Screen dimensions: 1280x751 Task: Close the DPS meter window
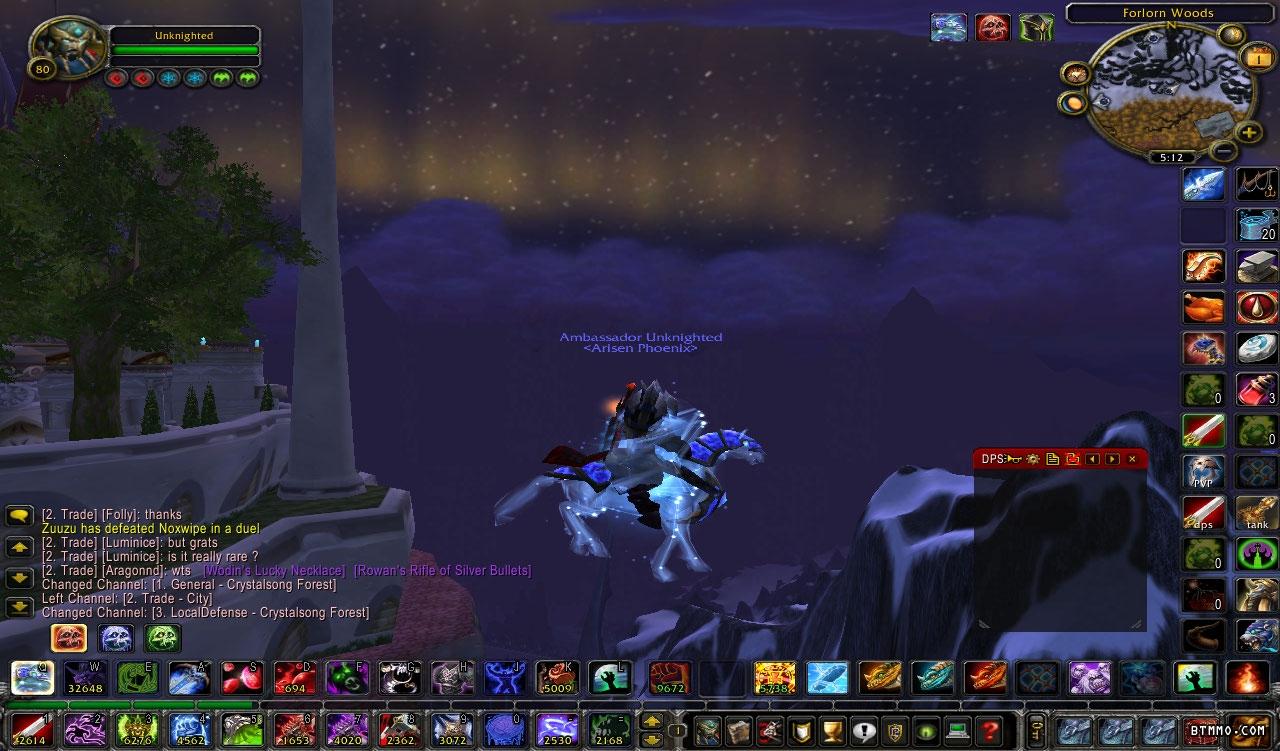click(1132, 459)
